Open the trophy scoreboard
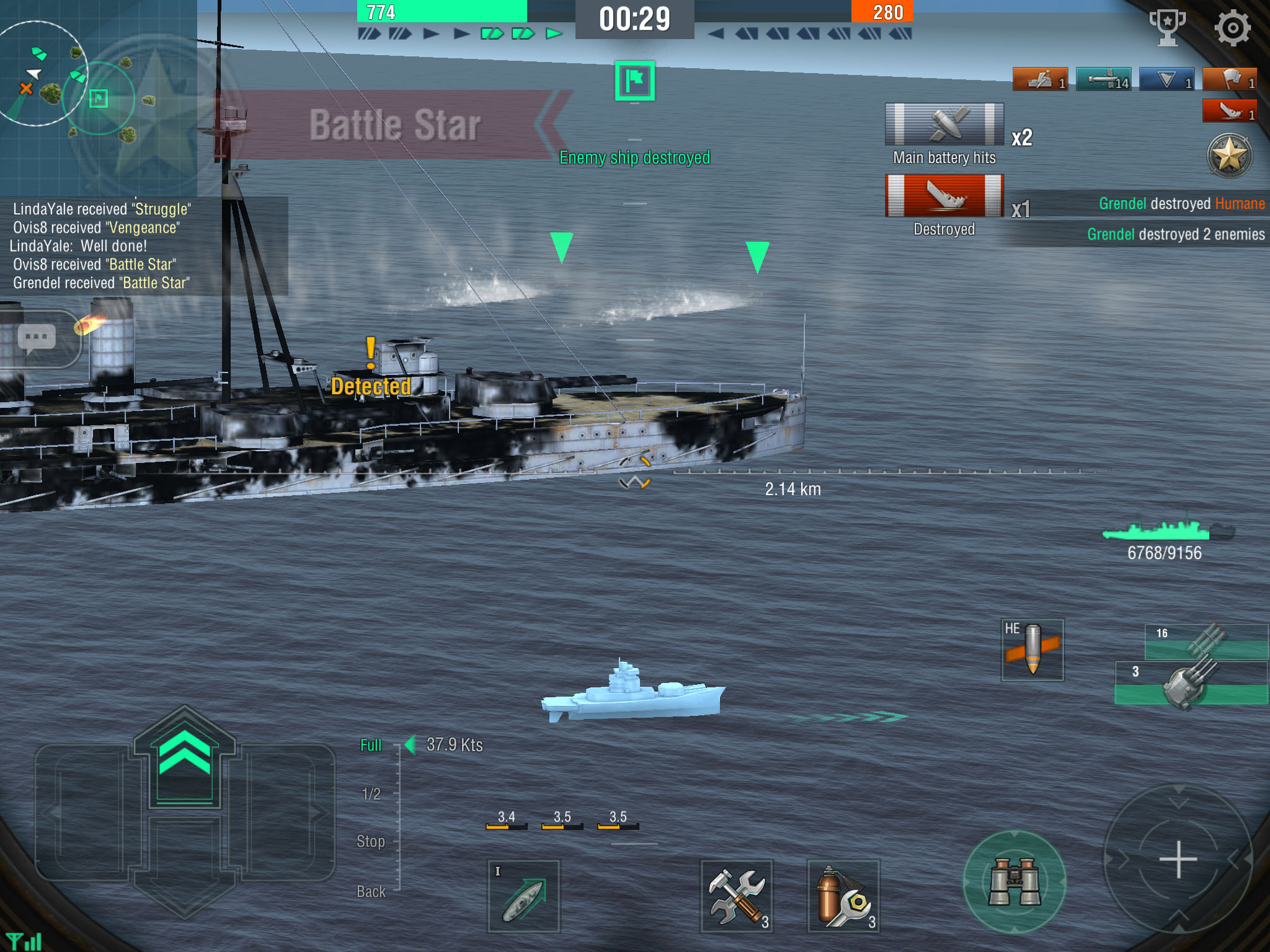 pyautogui.click(x=1167, y=28)
